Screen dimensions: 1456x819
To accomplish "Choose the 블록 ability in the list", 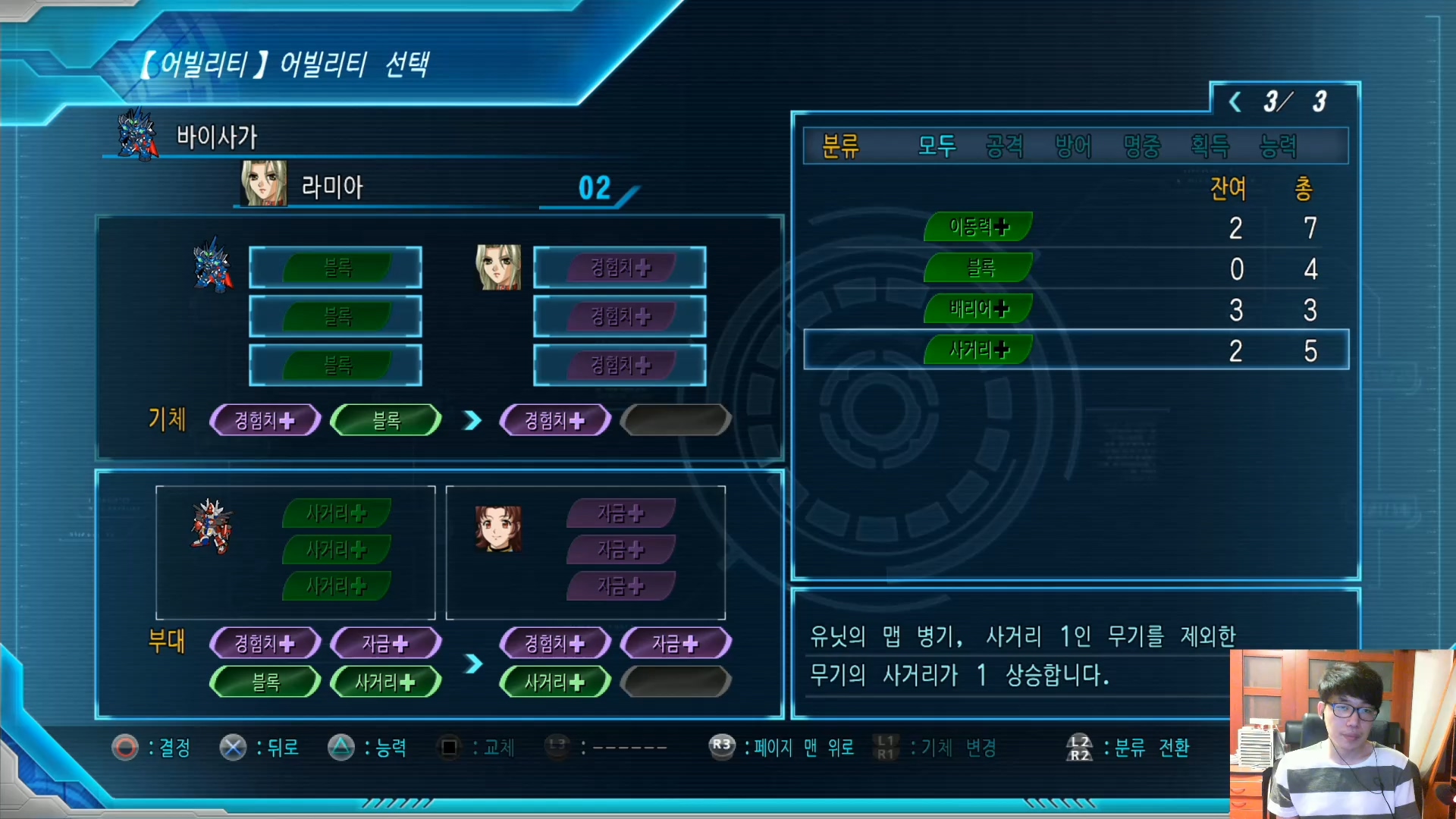I will point(978,268).
